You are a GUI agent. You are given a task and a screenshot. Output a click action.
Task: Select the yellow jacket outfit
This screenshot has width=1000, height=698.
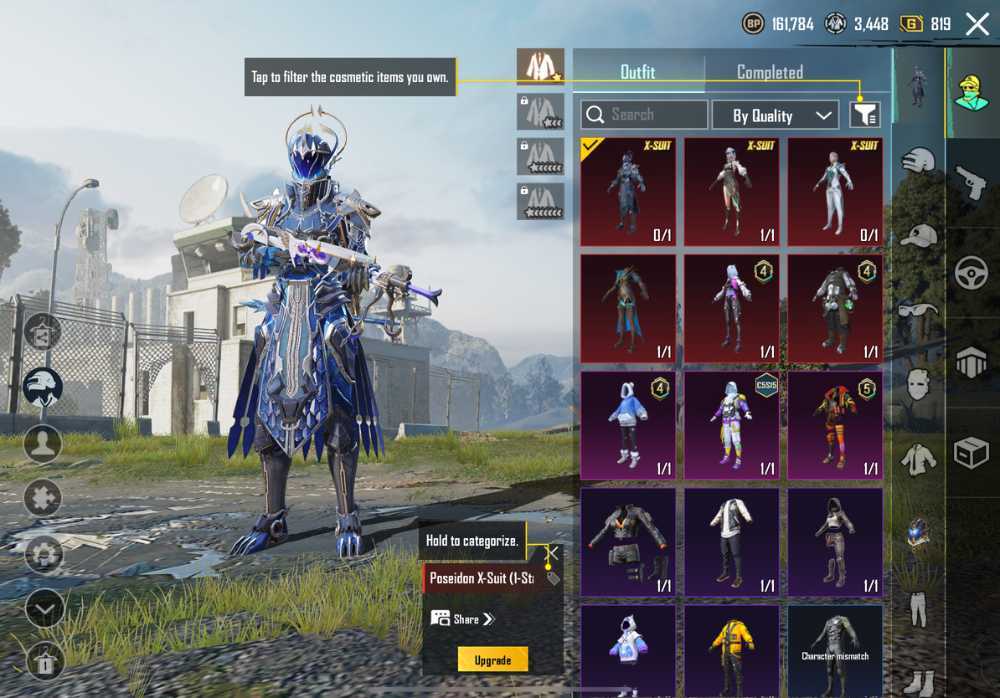pos(732,649)
